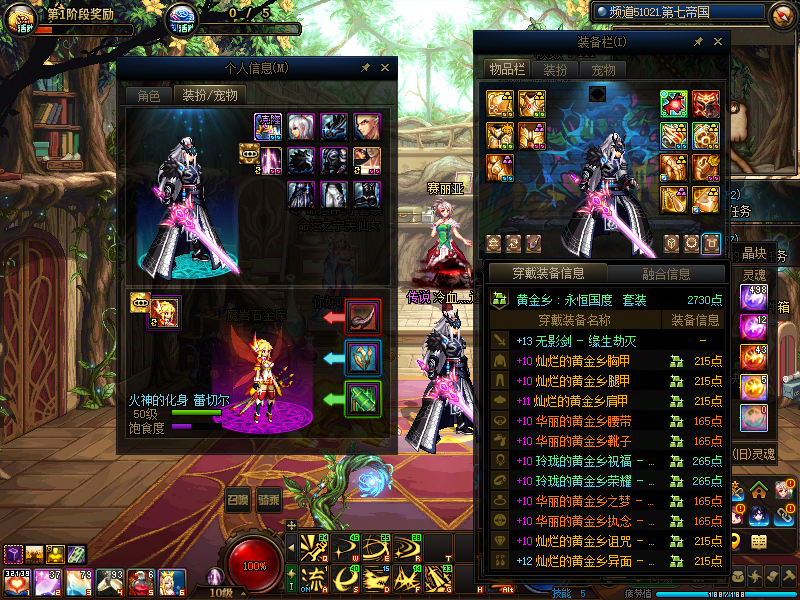Close the 装备栏 equipment window
Image resolution: width=800 pixels, height=600 pixels.
click(x=717, y=42)
